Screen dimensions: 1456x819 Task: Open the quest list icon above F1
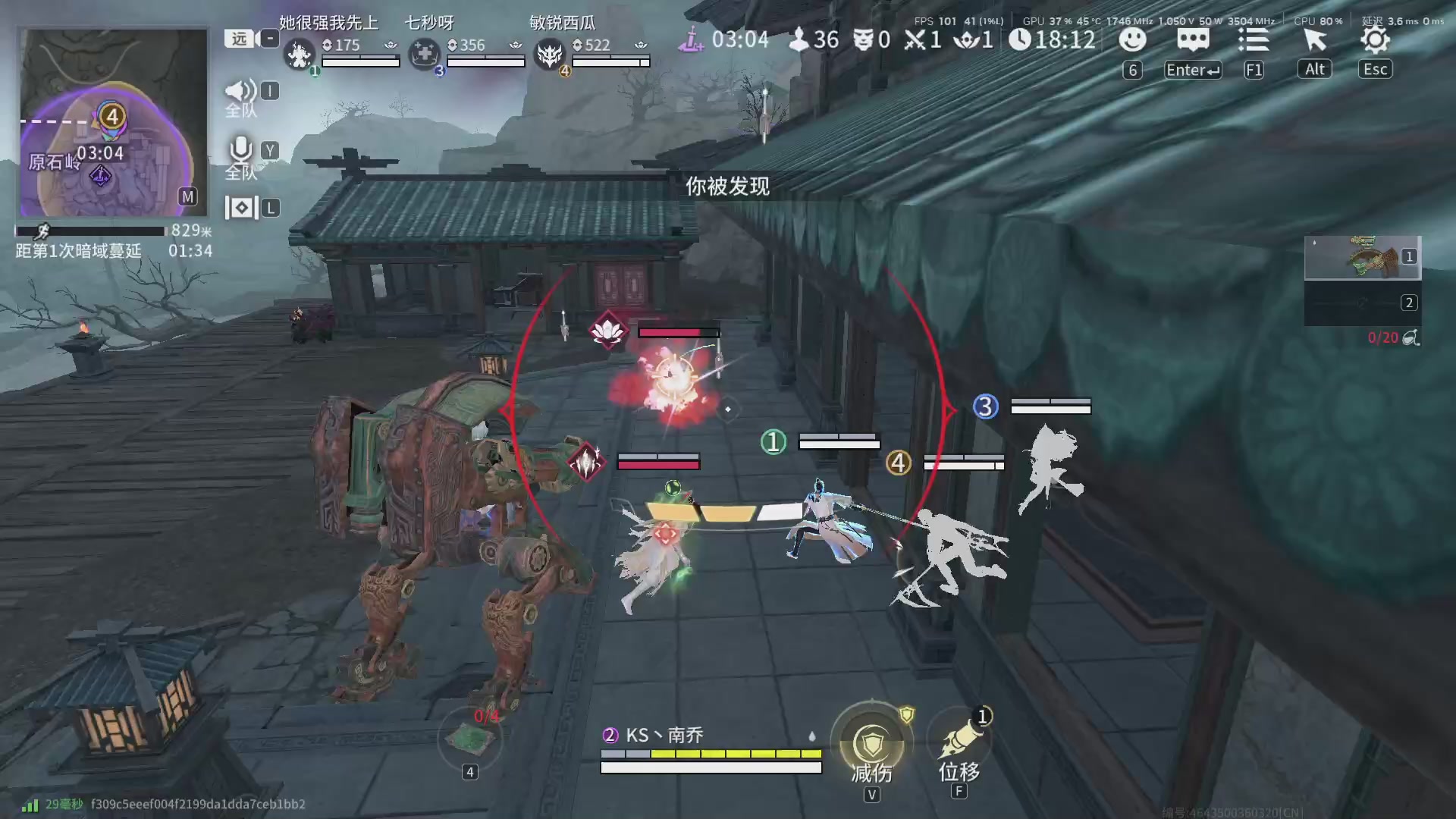click(x=1254, y=40)
